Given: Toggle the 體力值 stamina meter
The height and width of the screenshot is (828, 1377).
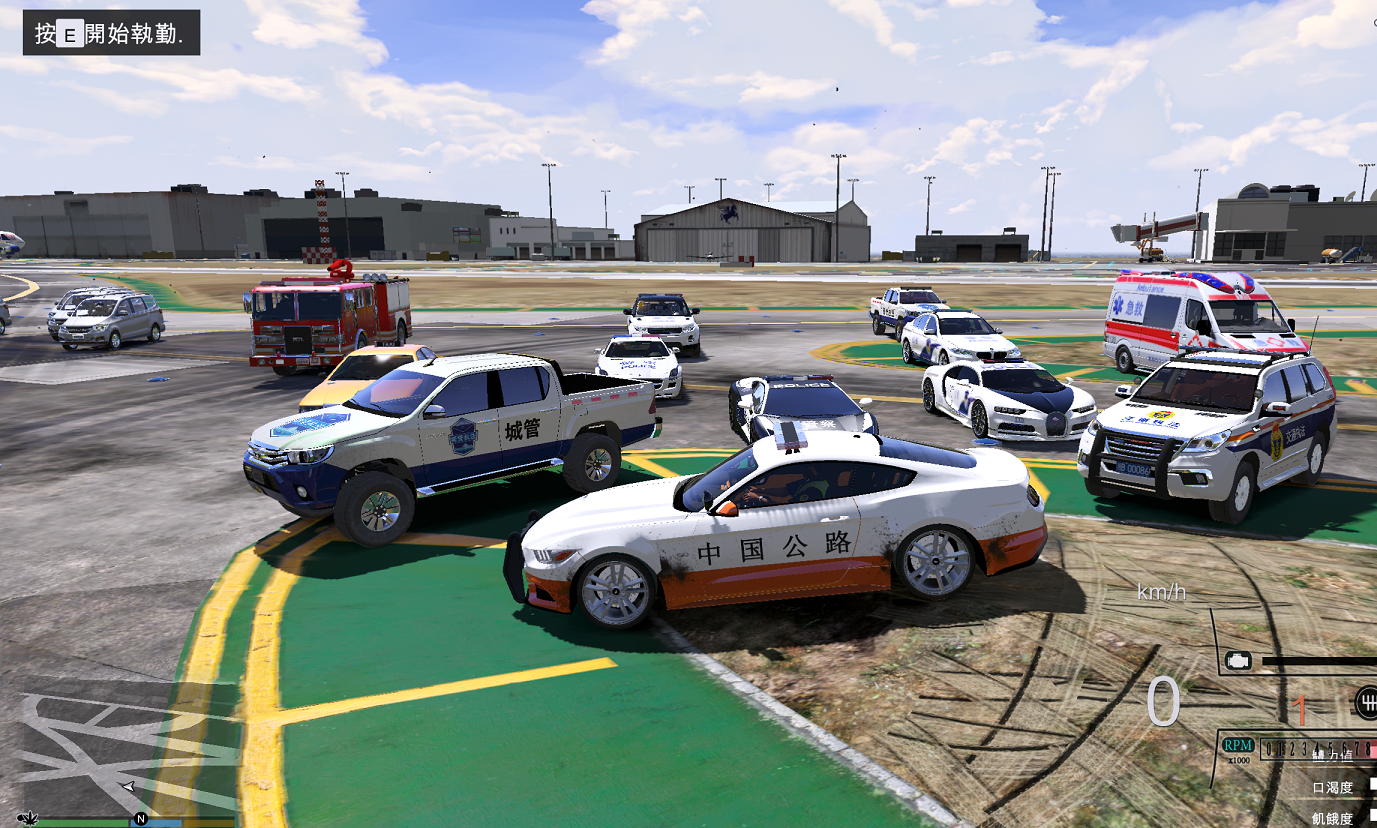Looking at the screenshot, I should [x=1334, y=756].
